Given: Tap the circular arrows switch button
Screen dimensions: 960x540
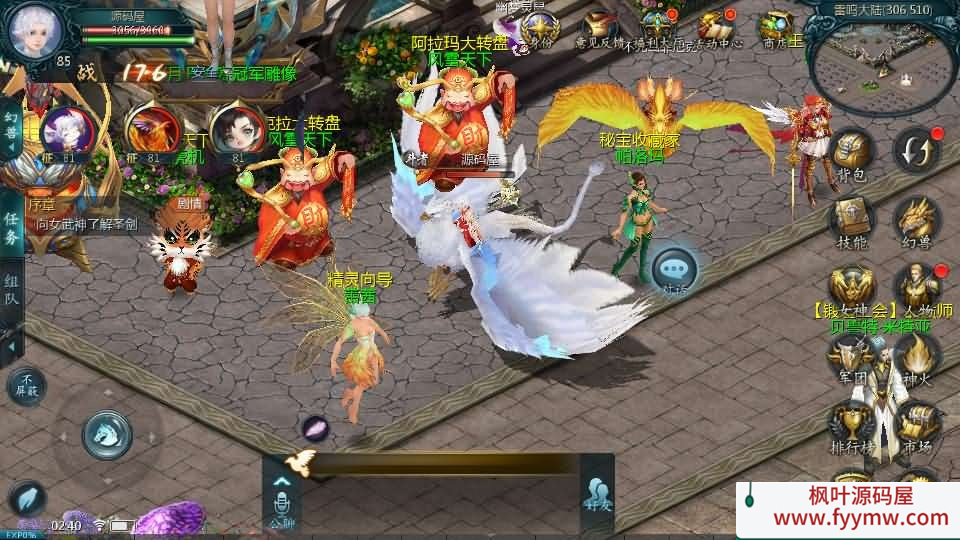Looking at the screenshot, I should click(916, 150).
